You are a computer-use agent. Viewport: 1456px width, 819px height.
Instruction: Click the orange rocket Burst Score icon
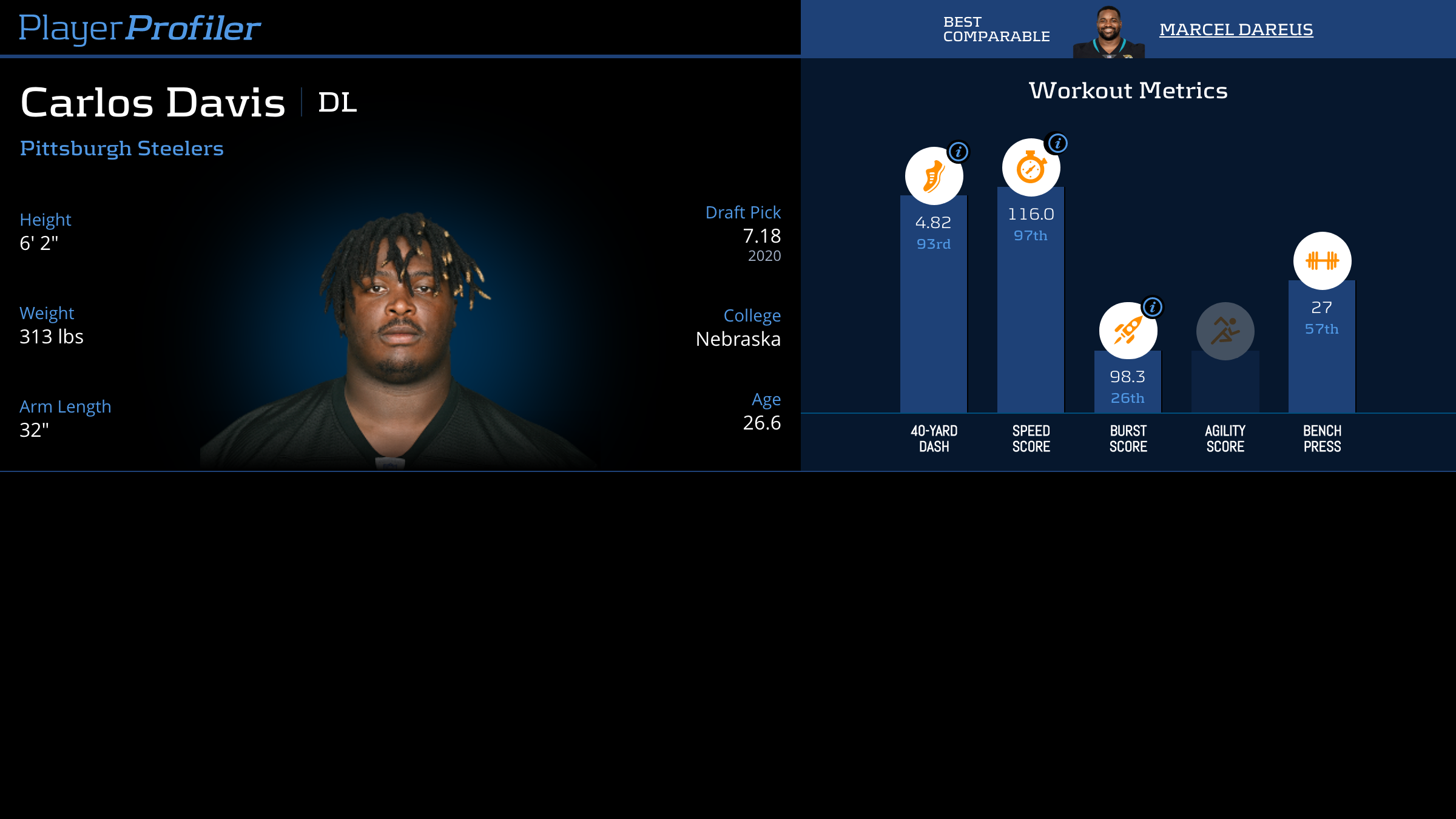point(1127,332)
